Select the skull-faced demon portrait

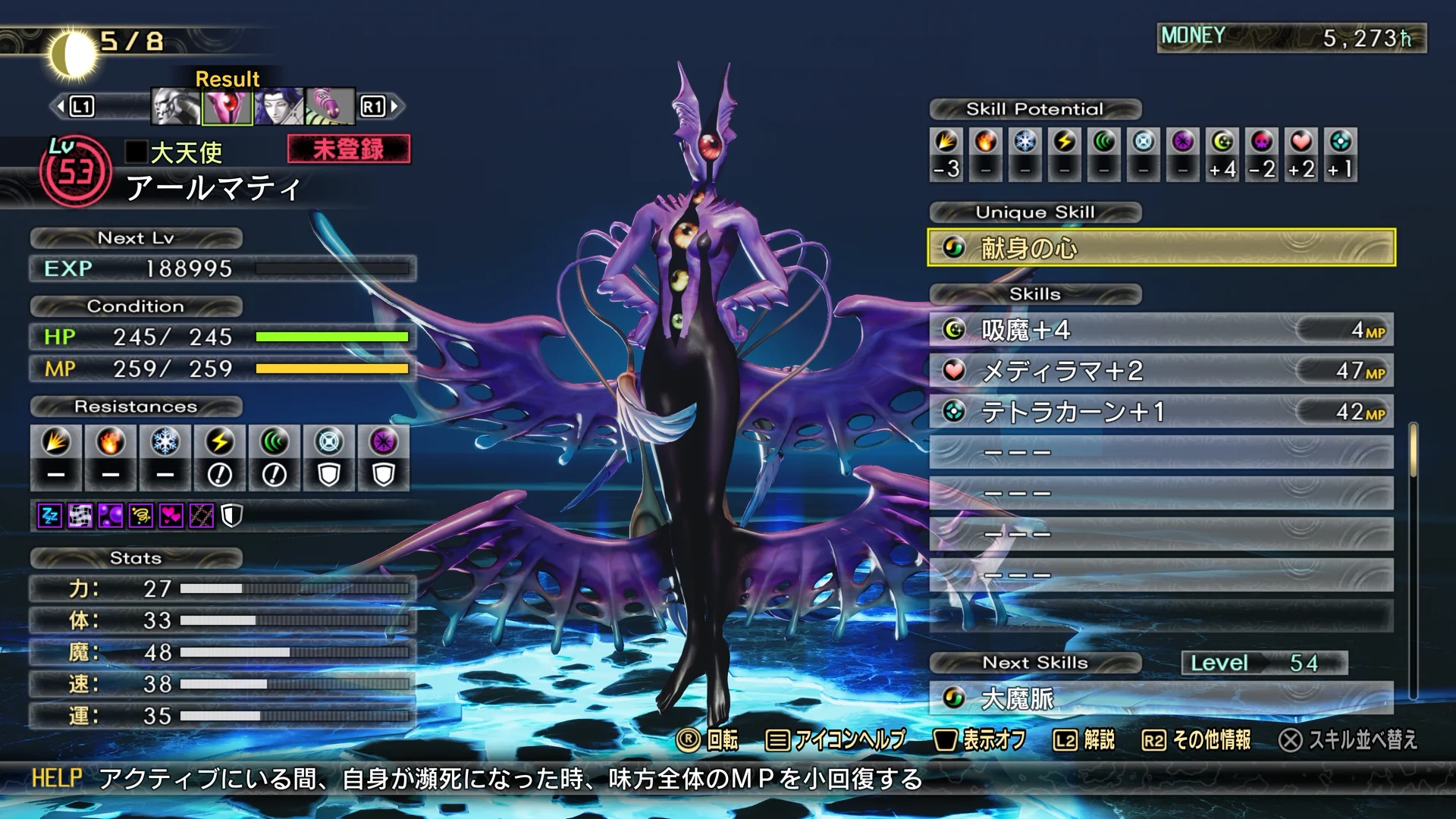pyautogui.click(x=176, y=106)
